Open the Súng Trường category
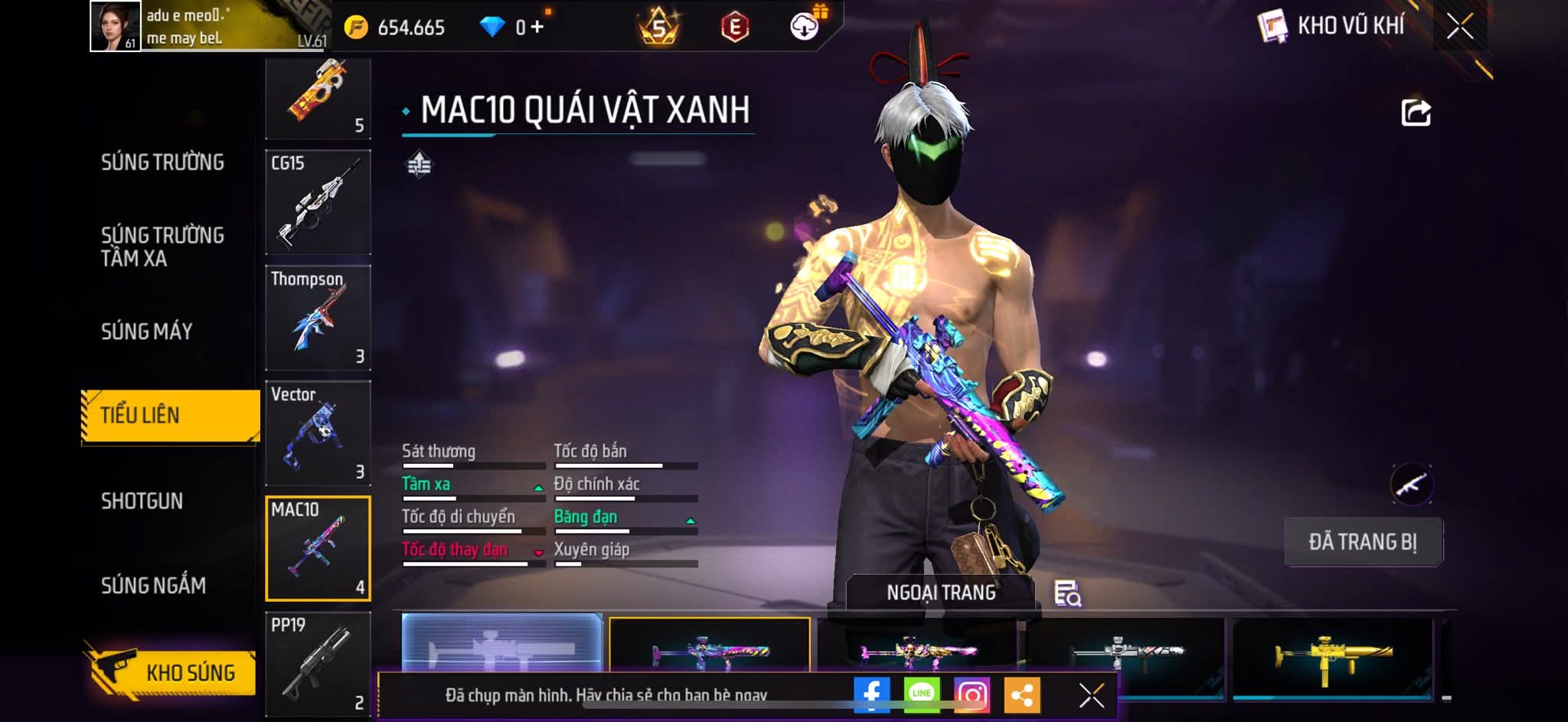 click(162, 162)
